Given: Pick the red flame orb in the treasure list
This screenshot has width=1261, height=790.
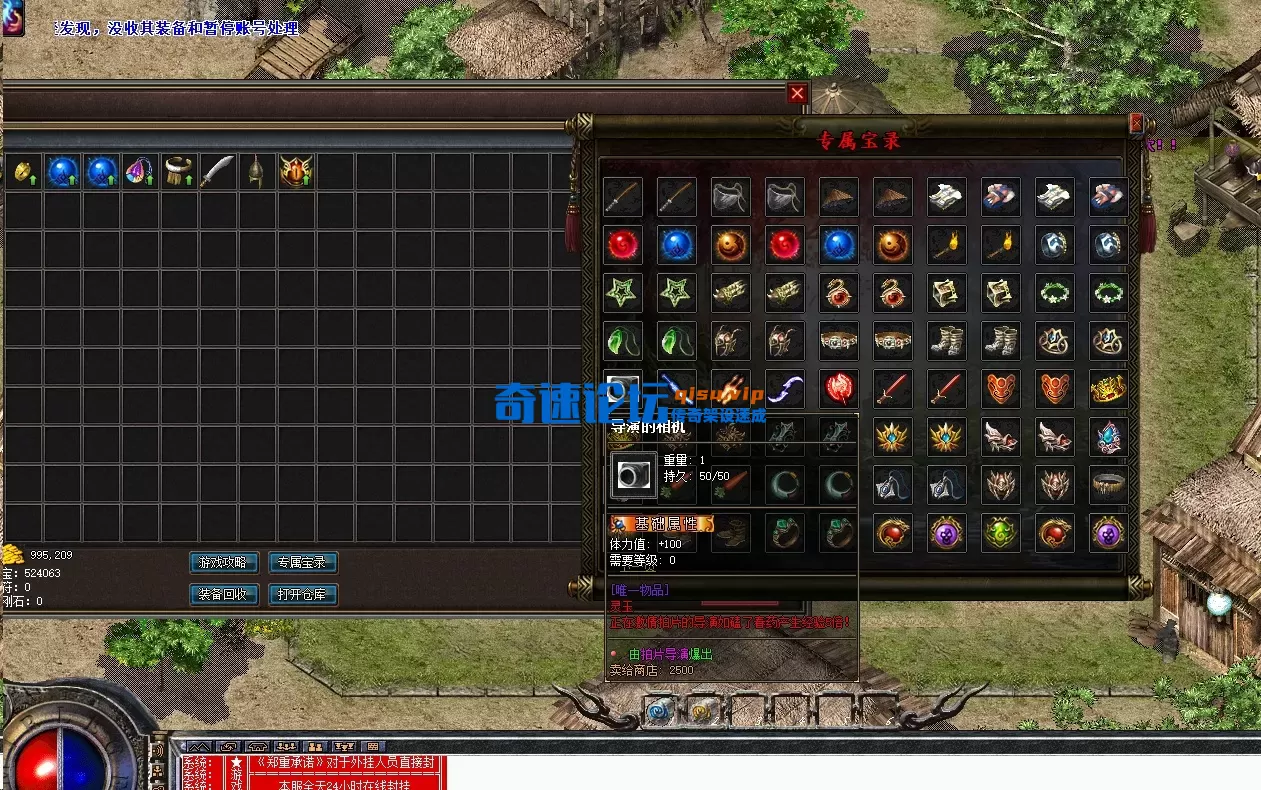Looking at the screenshot, I should (x=838, y=388).
